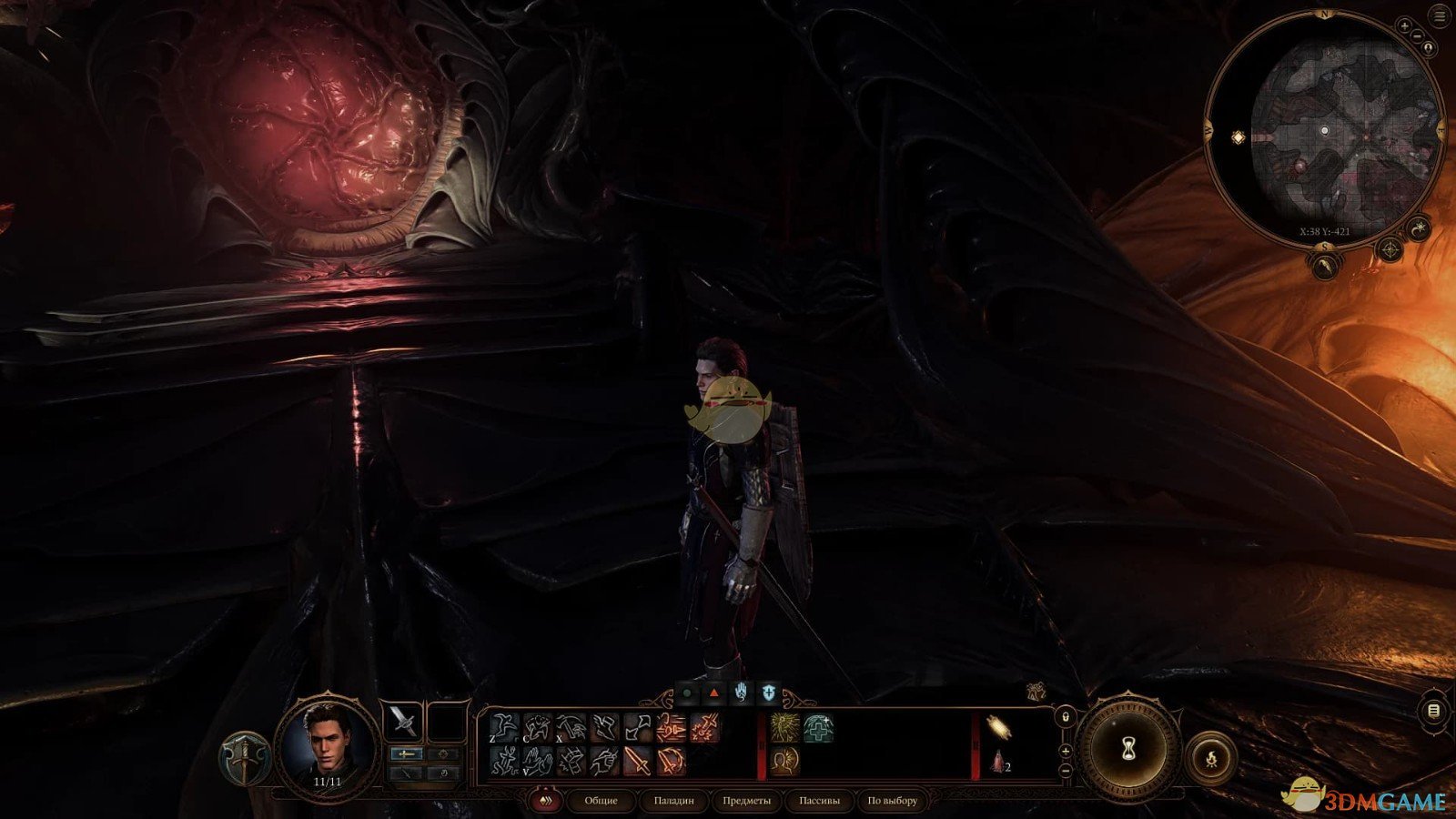This screenshot has height=819, width=1456.
Task: Choose the По выбору hotbar tab
Action: click(892, 801)
